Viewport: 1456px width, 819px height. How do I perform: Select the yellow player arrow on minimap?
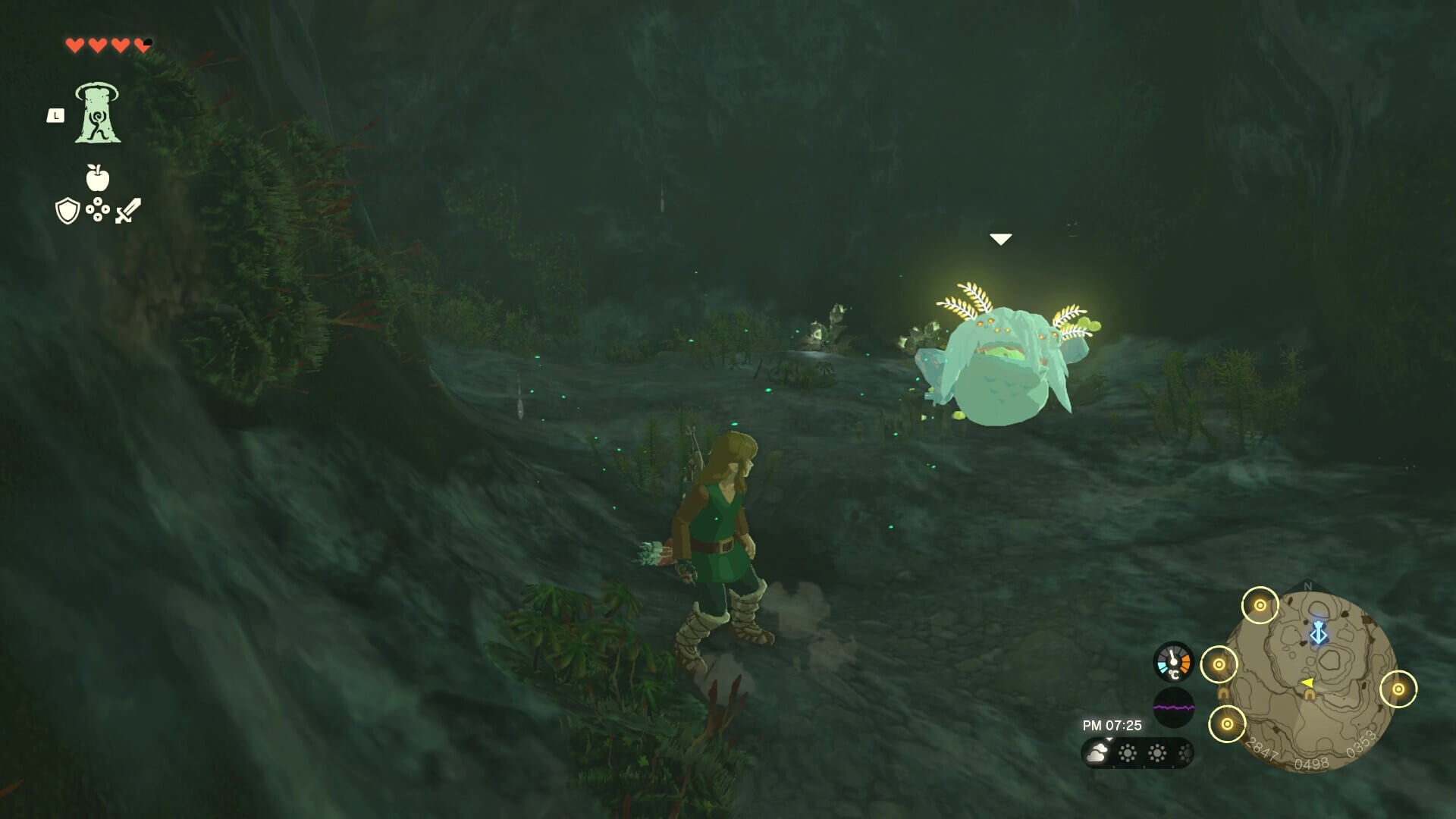coord(1308,683)
